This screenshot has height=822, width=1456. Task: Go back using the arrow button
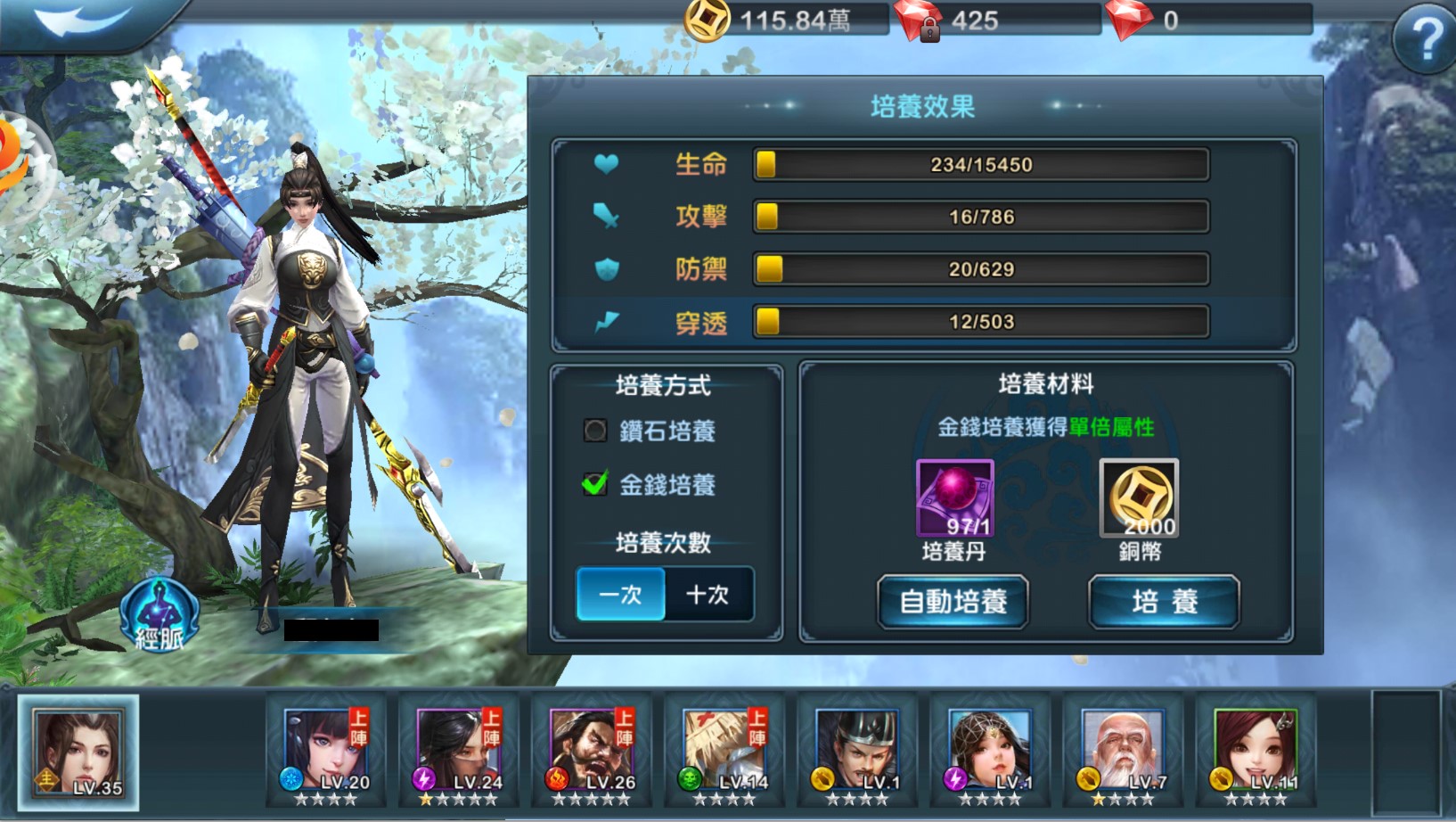(85, 20)
